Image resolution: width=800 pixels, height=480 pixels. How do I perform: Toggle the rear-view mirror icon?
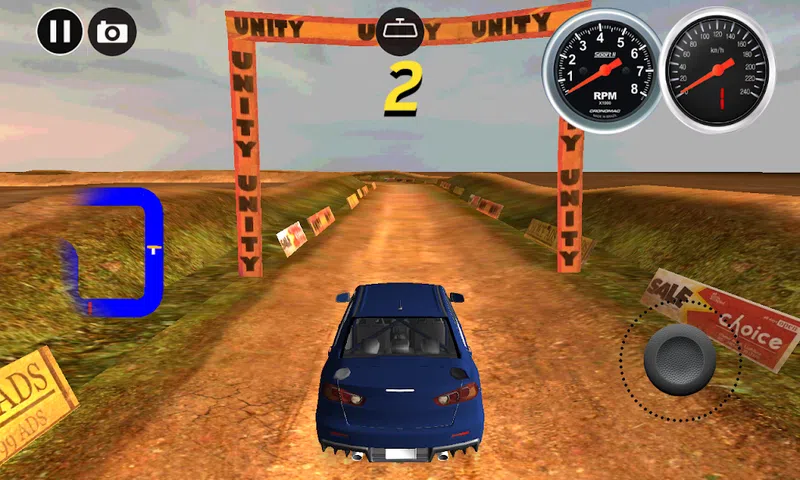[401, 32]
